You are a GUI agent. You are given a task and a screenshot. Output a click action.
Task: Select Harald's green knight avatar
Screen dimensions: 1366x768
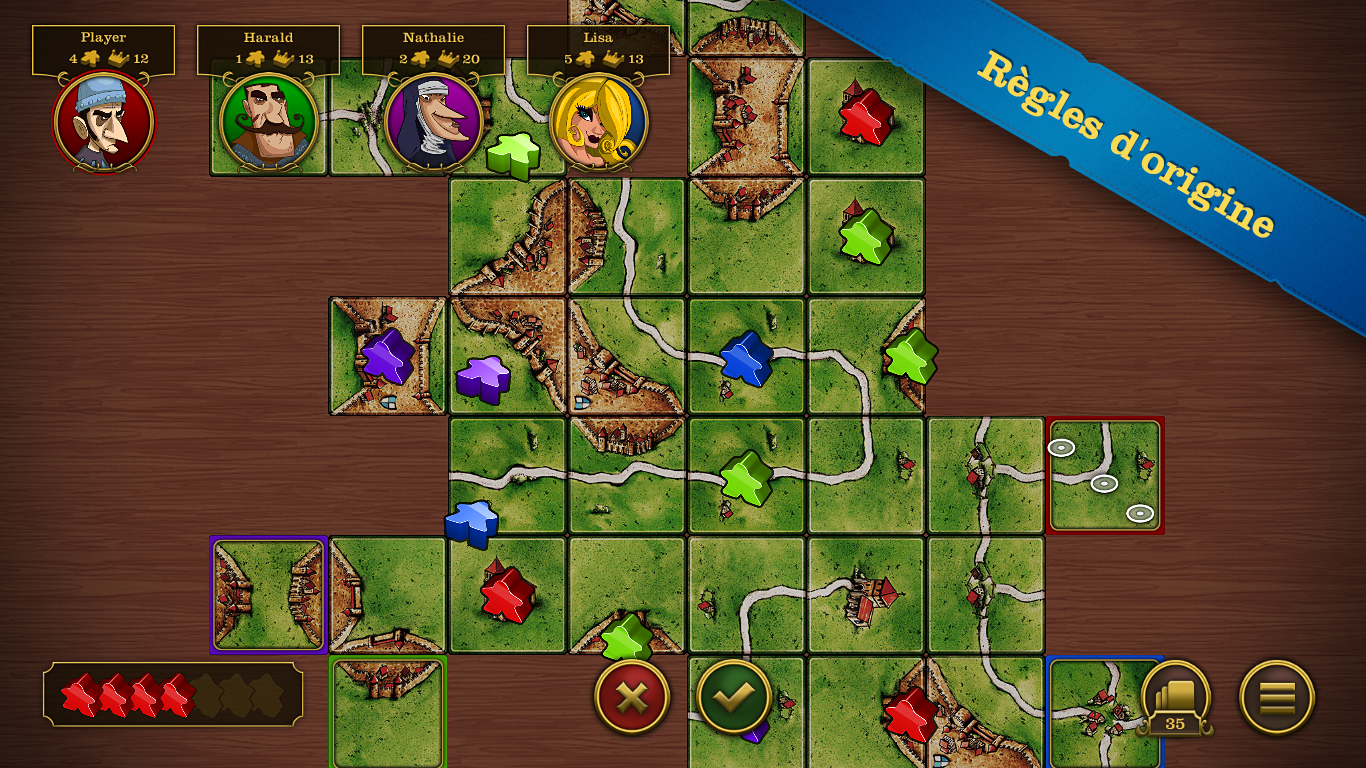coord(268,123)
